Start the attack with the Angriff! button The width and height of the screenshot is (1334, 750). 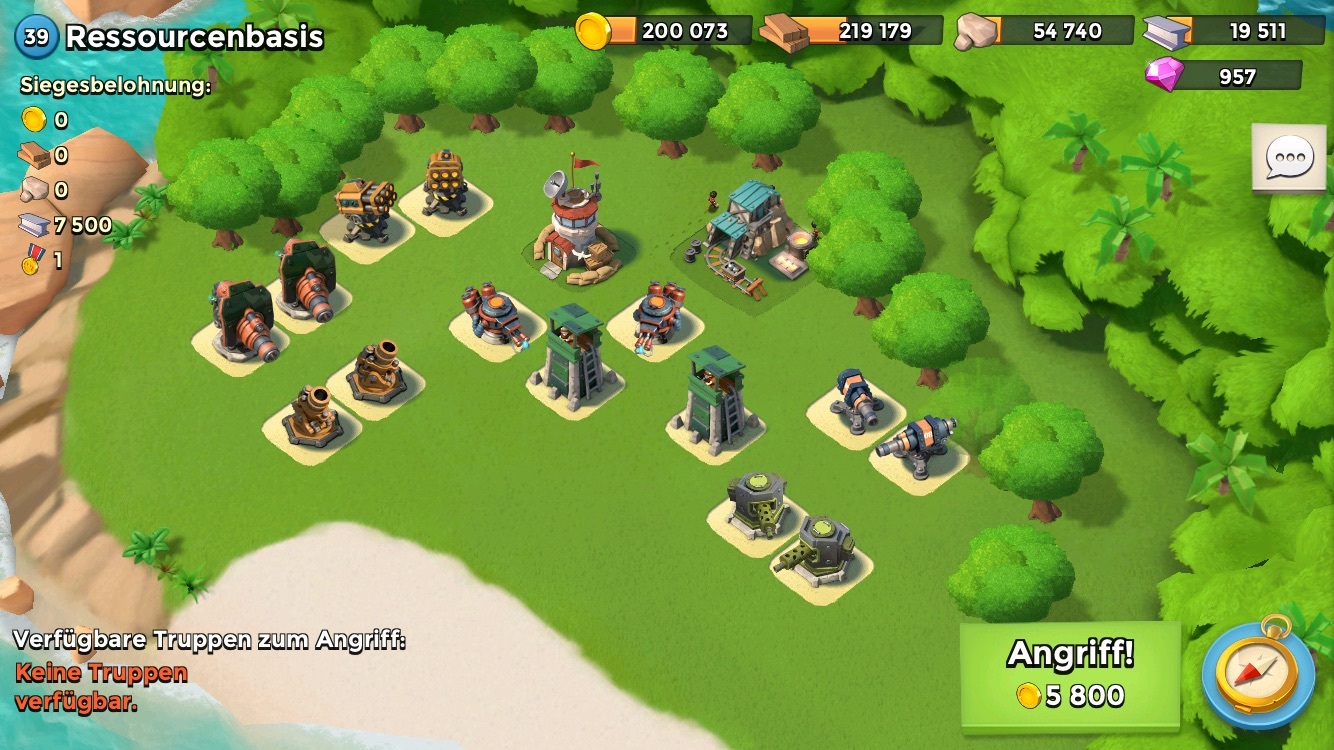click(x=1070, y=676)
